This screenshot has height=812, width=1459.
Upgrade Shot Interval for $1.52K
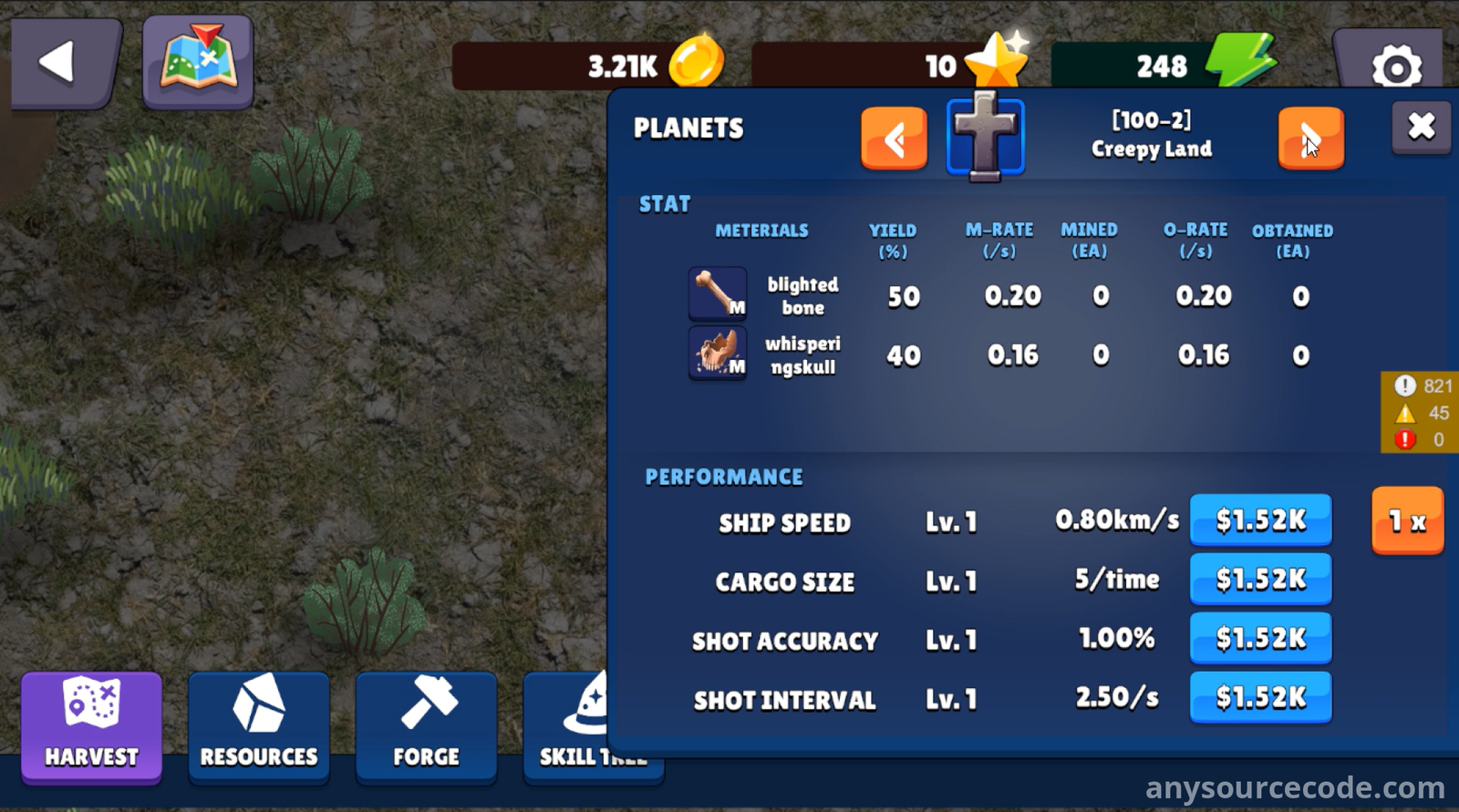1260,698
